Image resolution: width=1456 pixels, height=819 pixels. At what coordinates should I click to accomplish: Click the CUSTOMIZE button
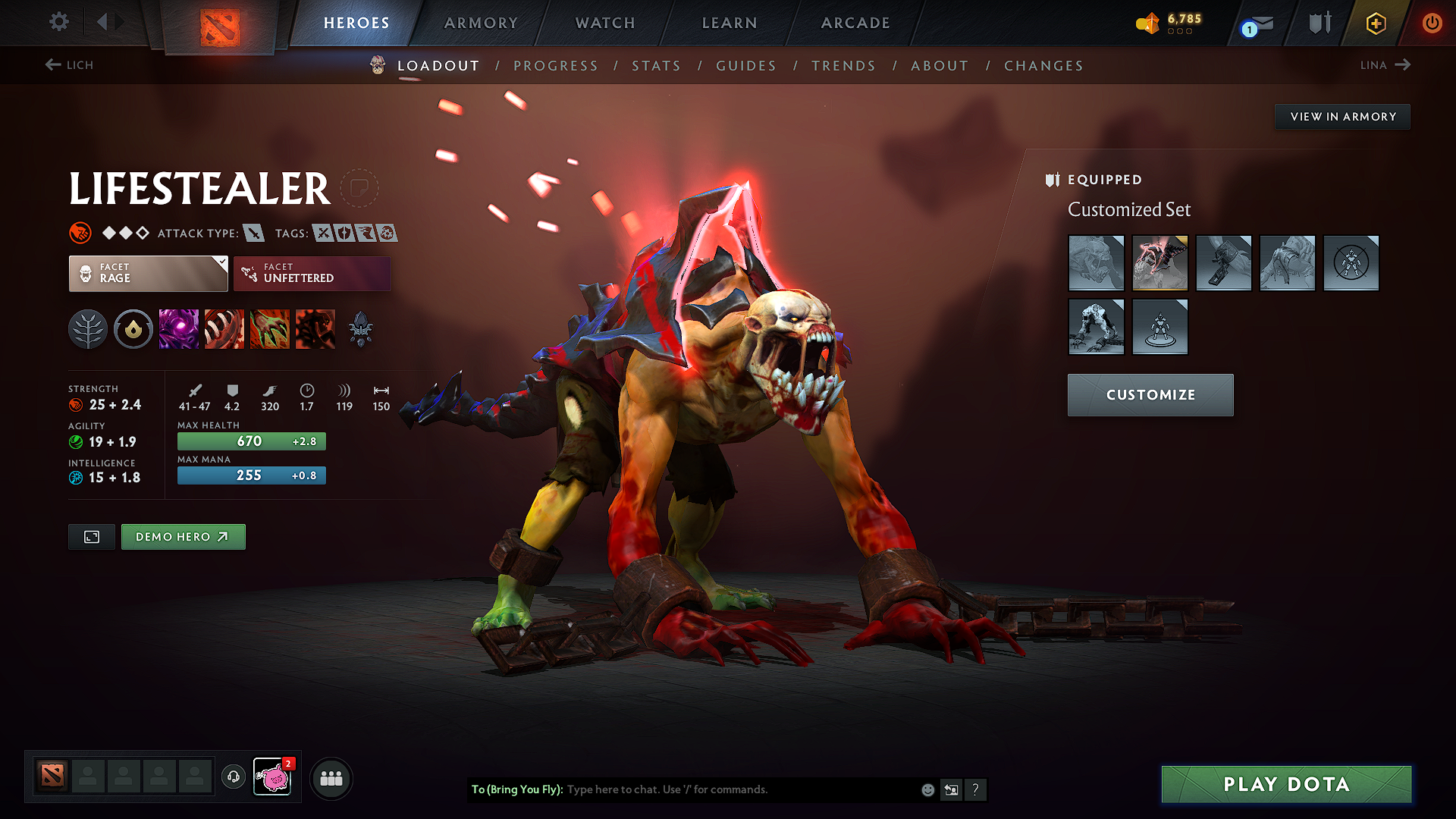[x=1150, y=394]
